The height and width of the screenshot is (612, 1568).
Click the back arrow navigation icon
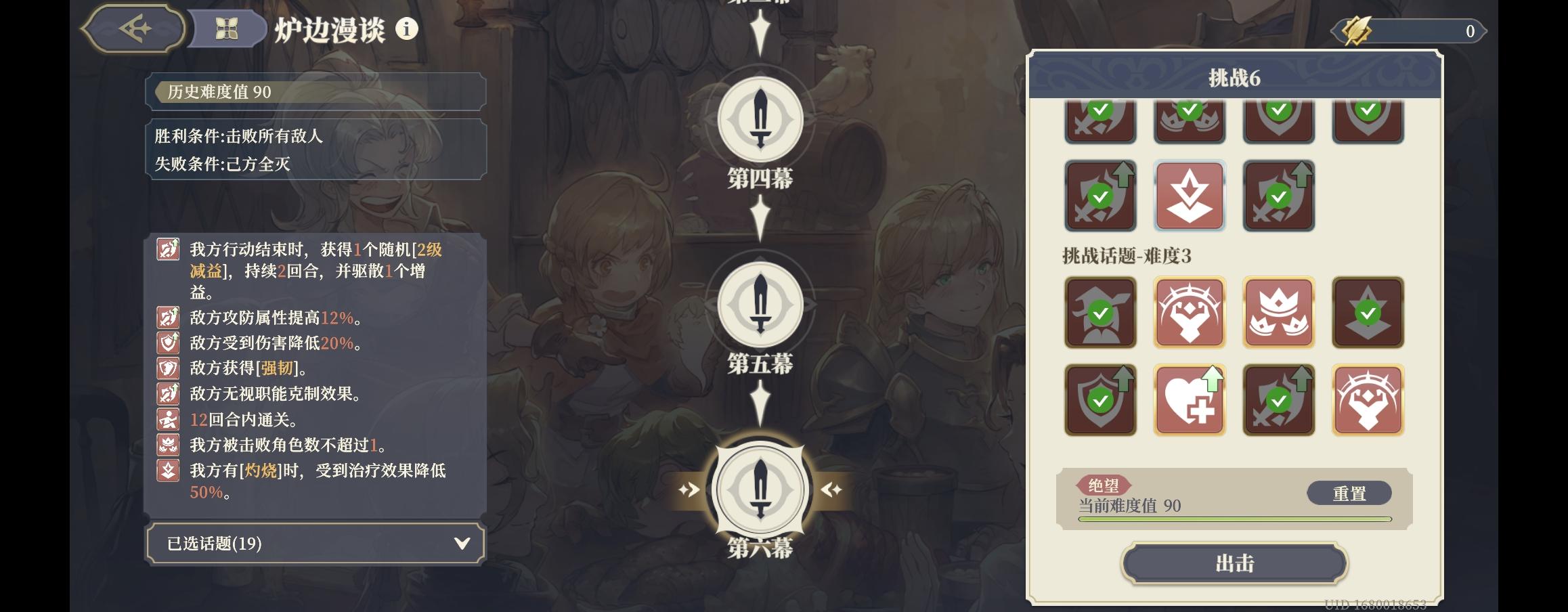pyautogui.click(x=135, y=28)
